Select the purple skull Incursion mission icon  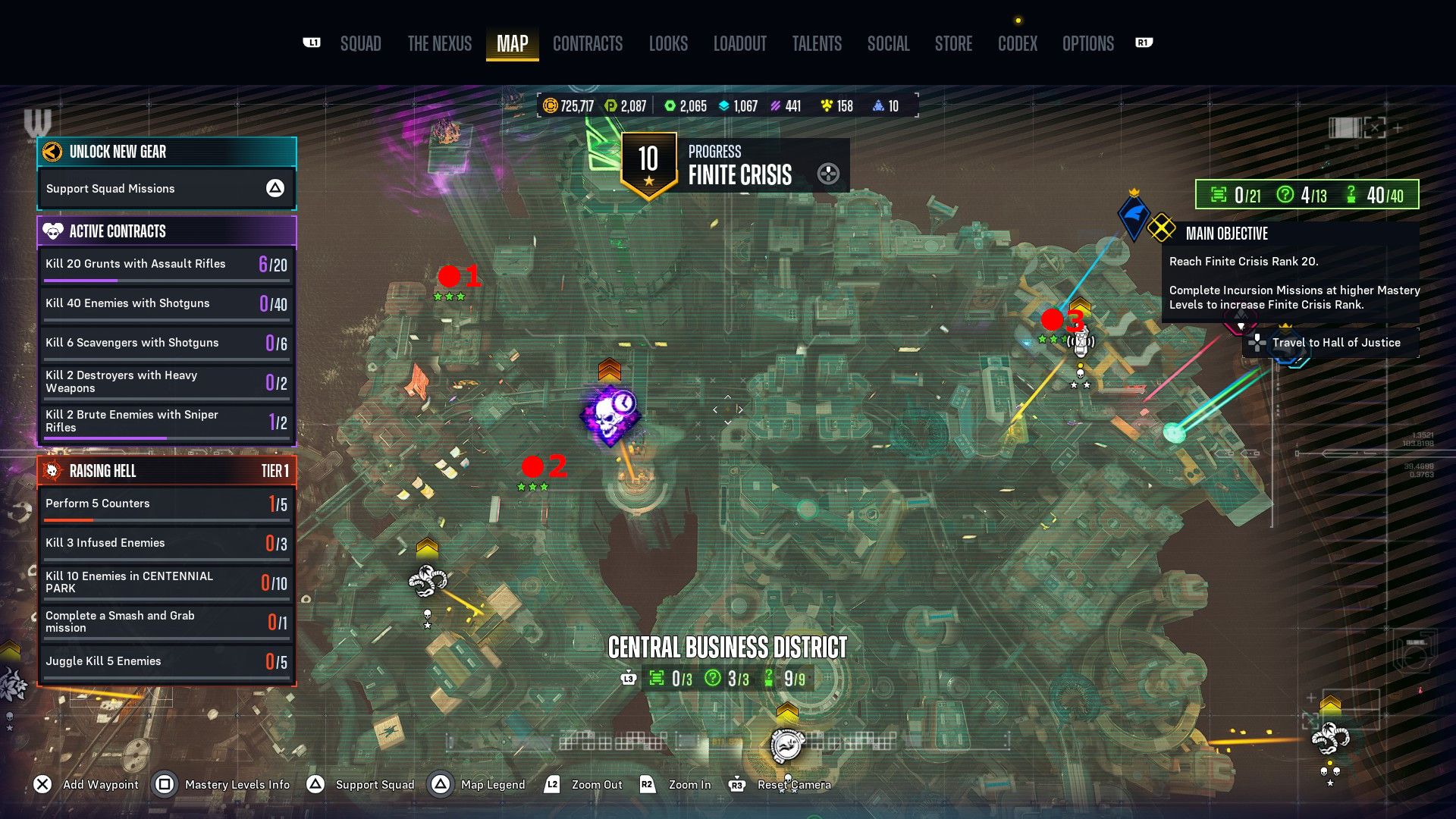tap(611, 417)
